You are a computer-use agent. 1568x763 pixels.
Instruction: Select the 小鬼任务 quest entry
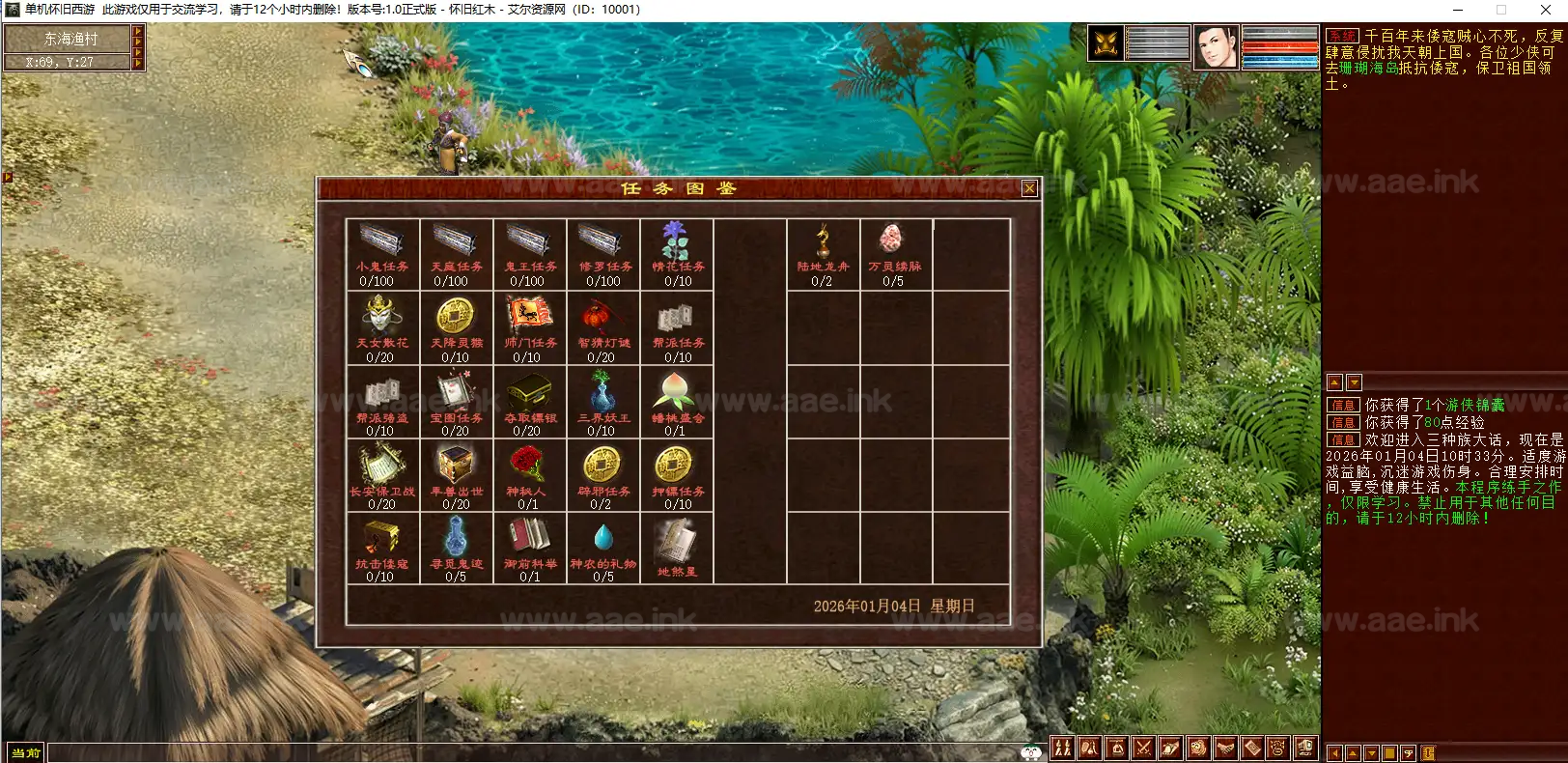click(382, 253)
